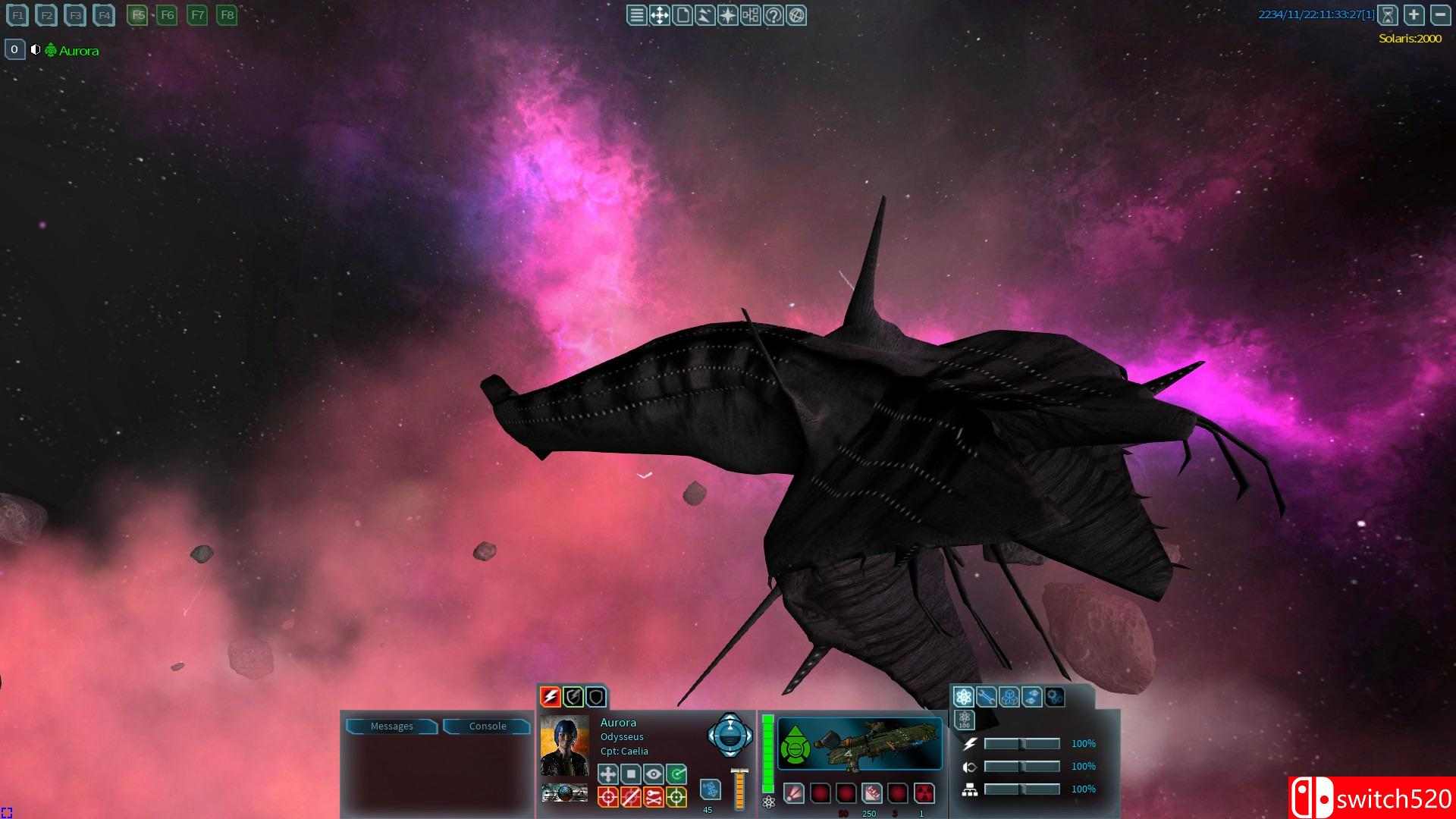1456x819 pixels.
Task: Open the in-game help question mark icon
Action: pos(774,15)
